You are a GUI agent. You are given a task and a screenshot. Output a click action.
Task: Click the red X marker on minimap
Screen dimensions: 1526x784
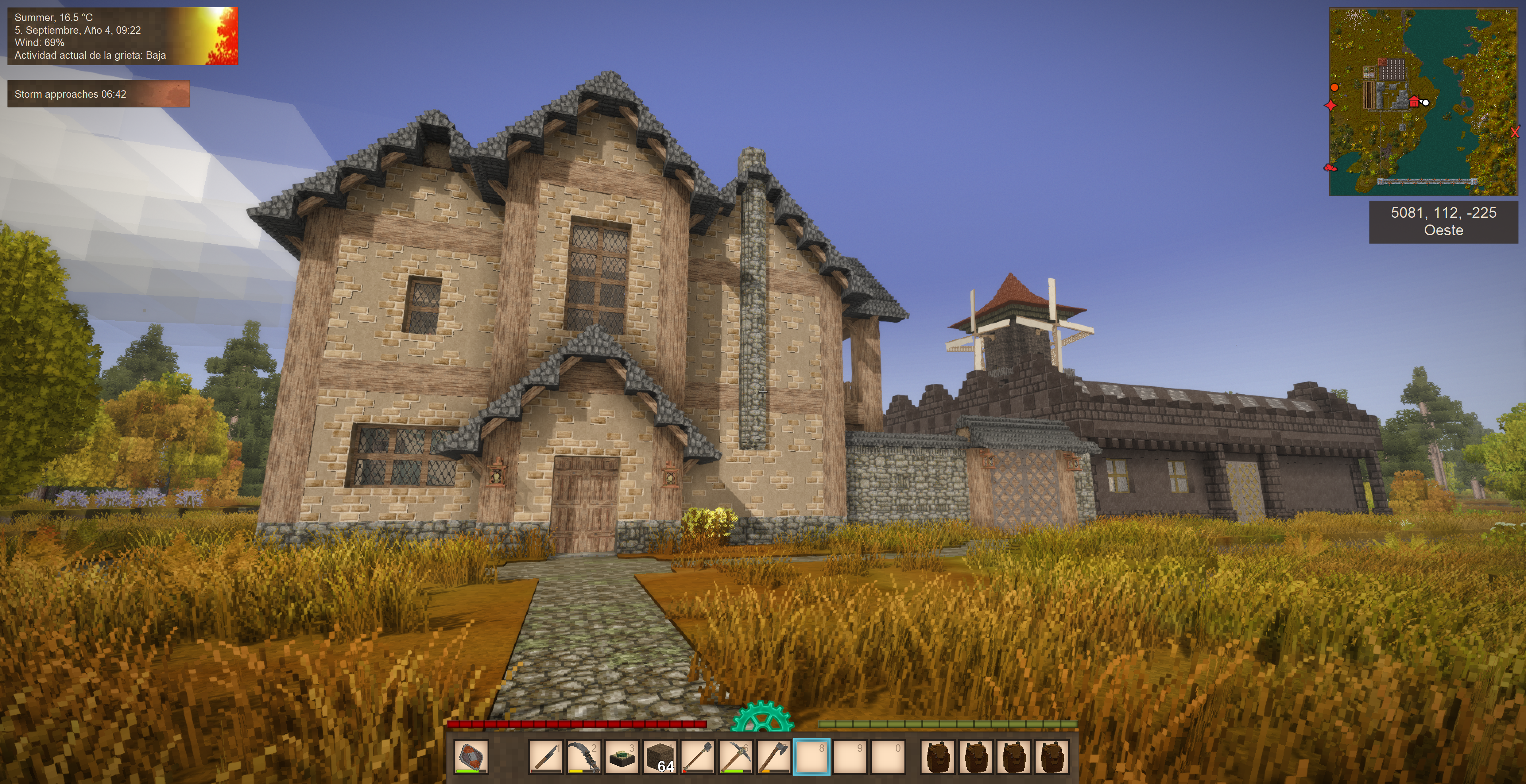[x=1515, y=133]
